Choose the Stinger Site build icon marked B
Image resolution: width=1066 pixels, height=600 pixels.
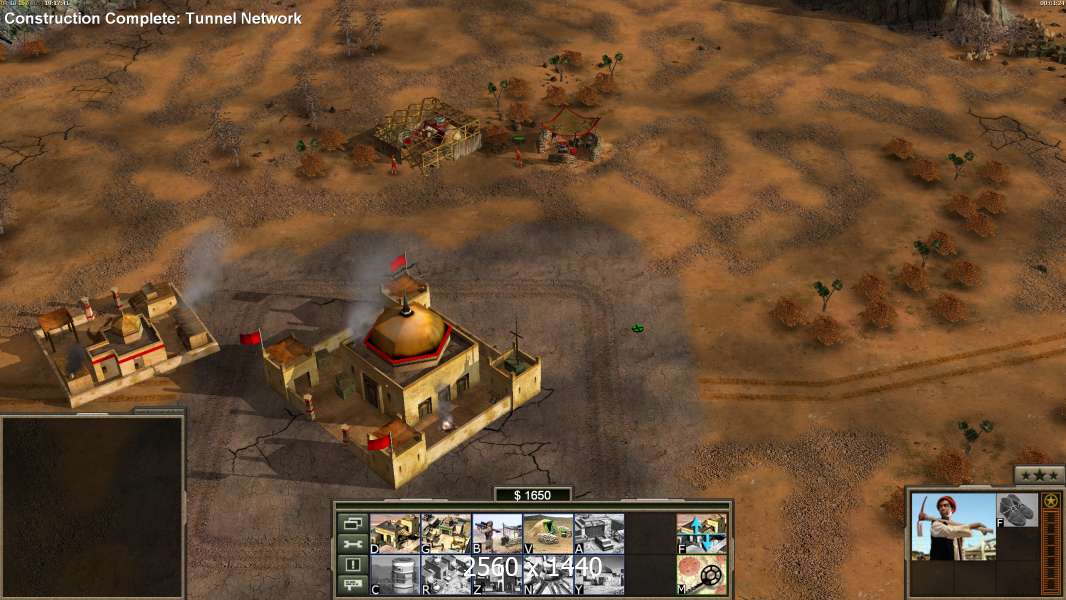coord(497,533)
